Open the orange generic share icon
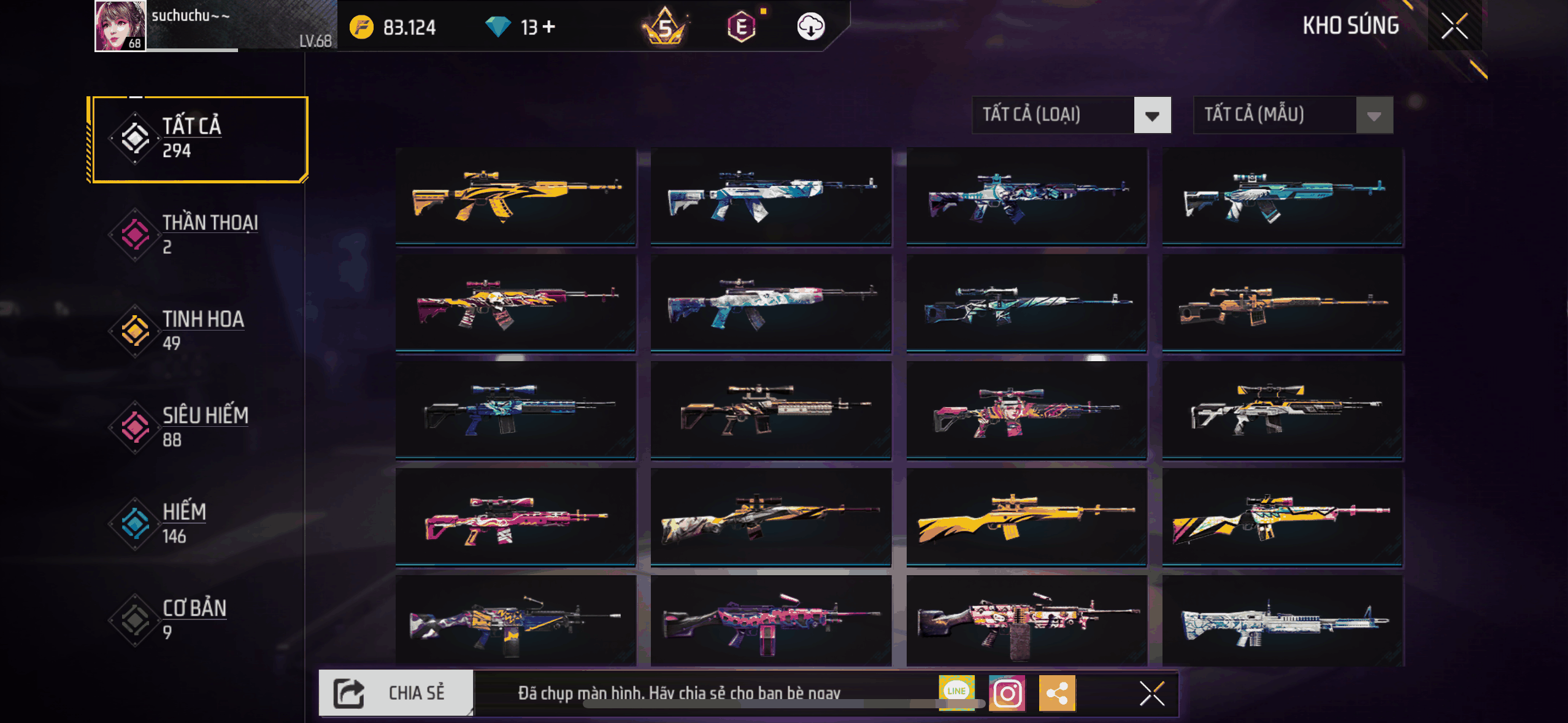 point(1057,693)
